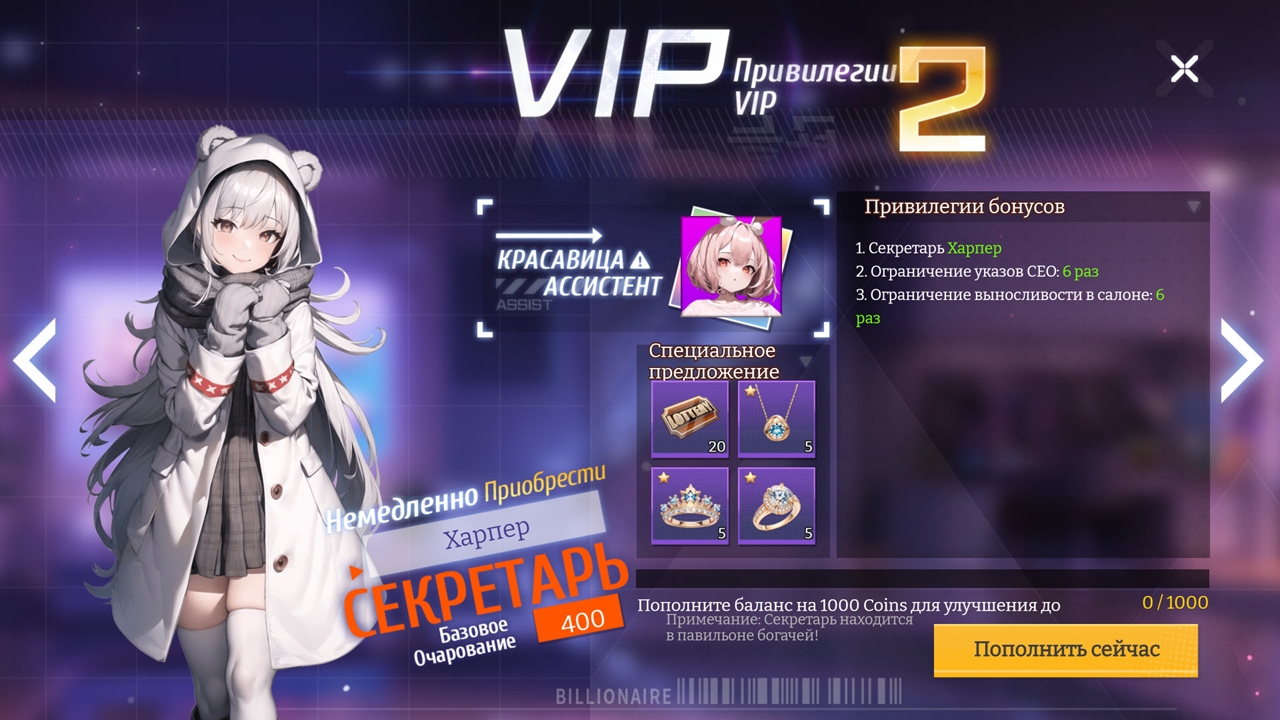Viewport: 1280px width, 720px height.
Task: Go to previous VIP level with left arrow
Action: click(33, 360)
